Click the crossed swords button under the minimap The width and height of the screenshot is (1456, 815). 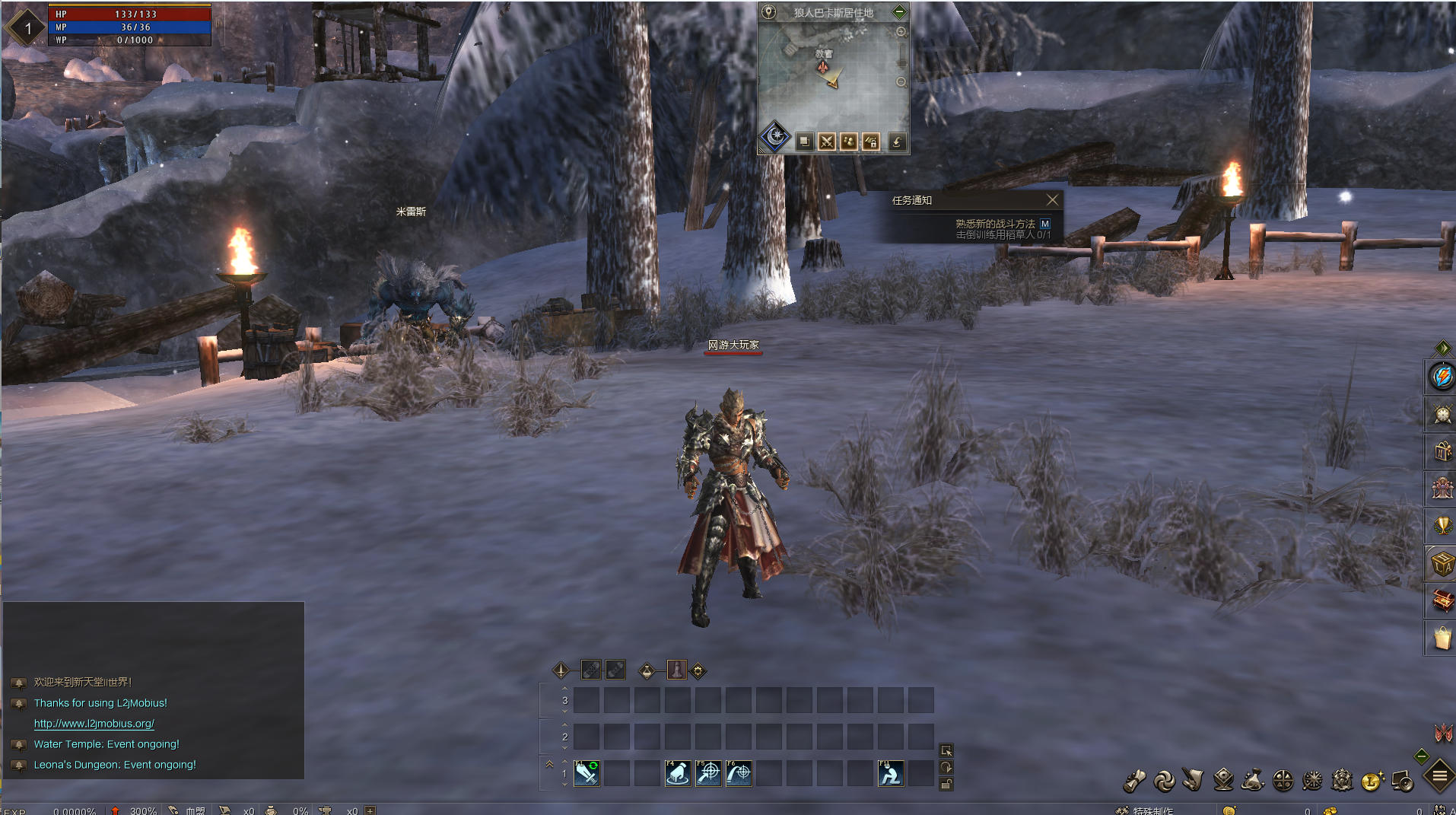click(827, 142)
